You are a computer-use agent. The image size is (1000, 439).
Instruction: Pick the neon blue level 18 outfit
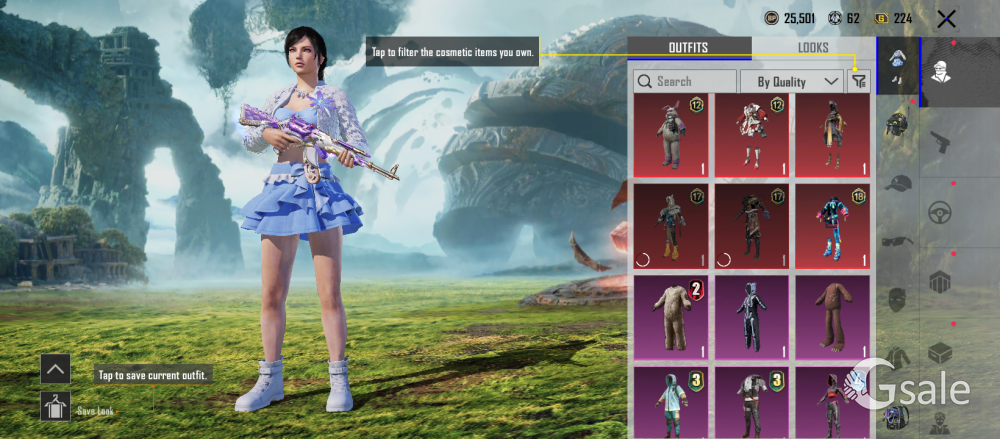[833, 226]
